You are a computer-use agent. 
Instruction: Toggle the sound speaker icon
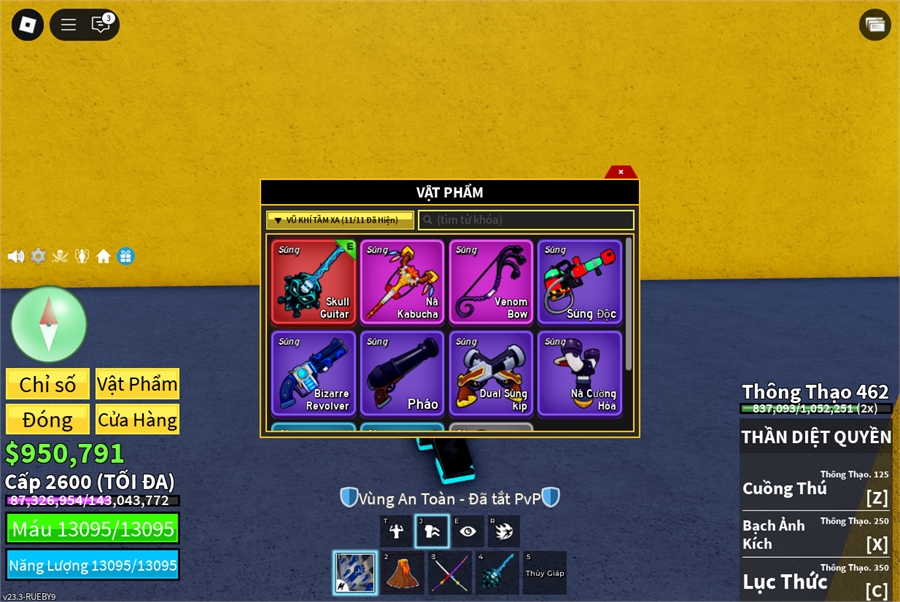pos(16,256)
